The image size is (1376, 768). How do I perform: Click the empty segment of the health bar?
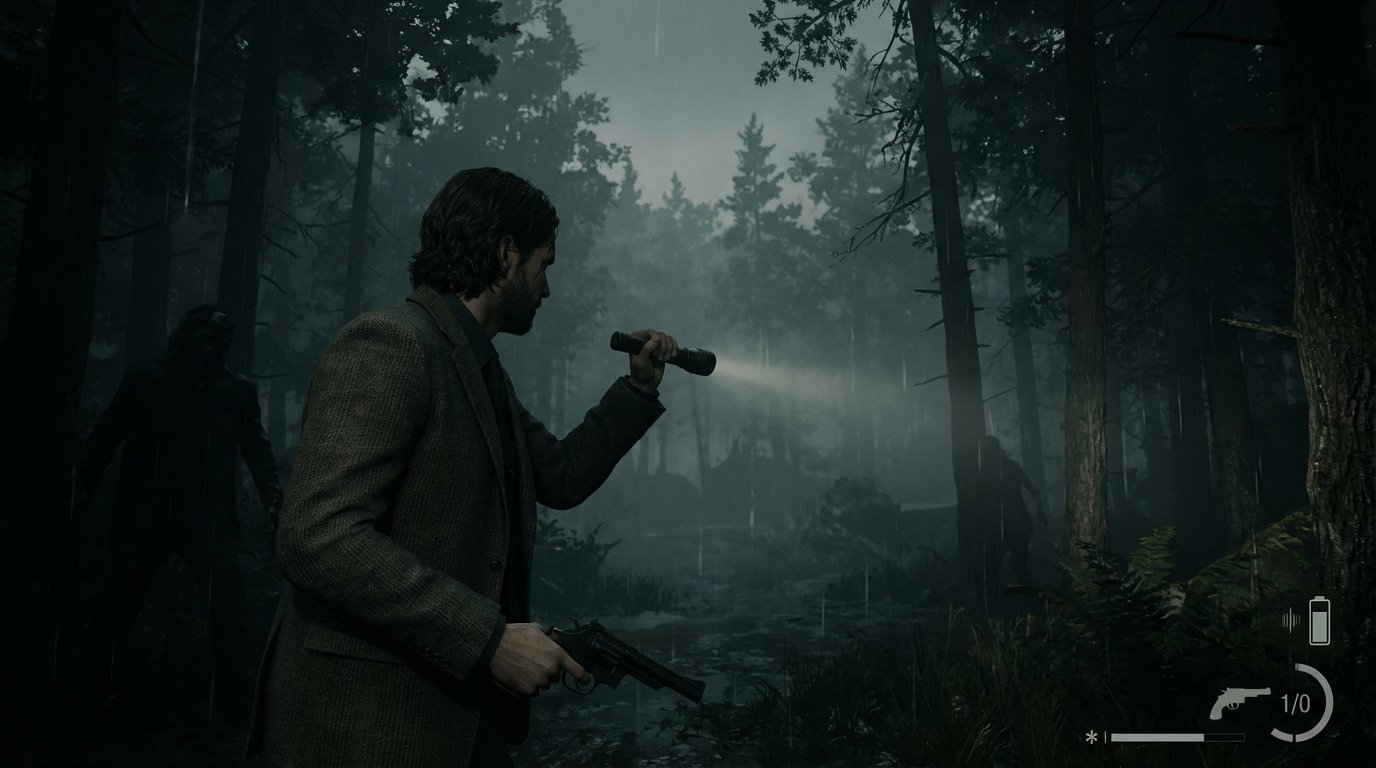point(1222,737)
